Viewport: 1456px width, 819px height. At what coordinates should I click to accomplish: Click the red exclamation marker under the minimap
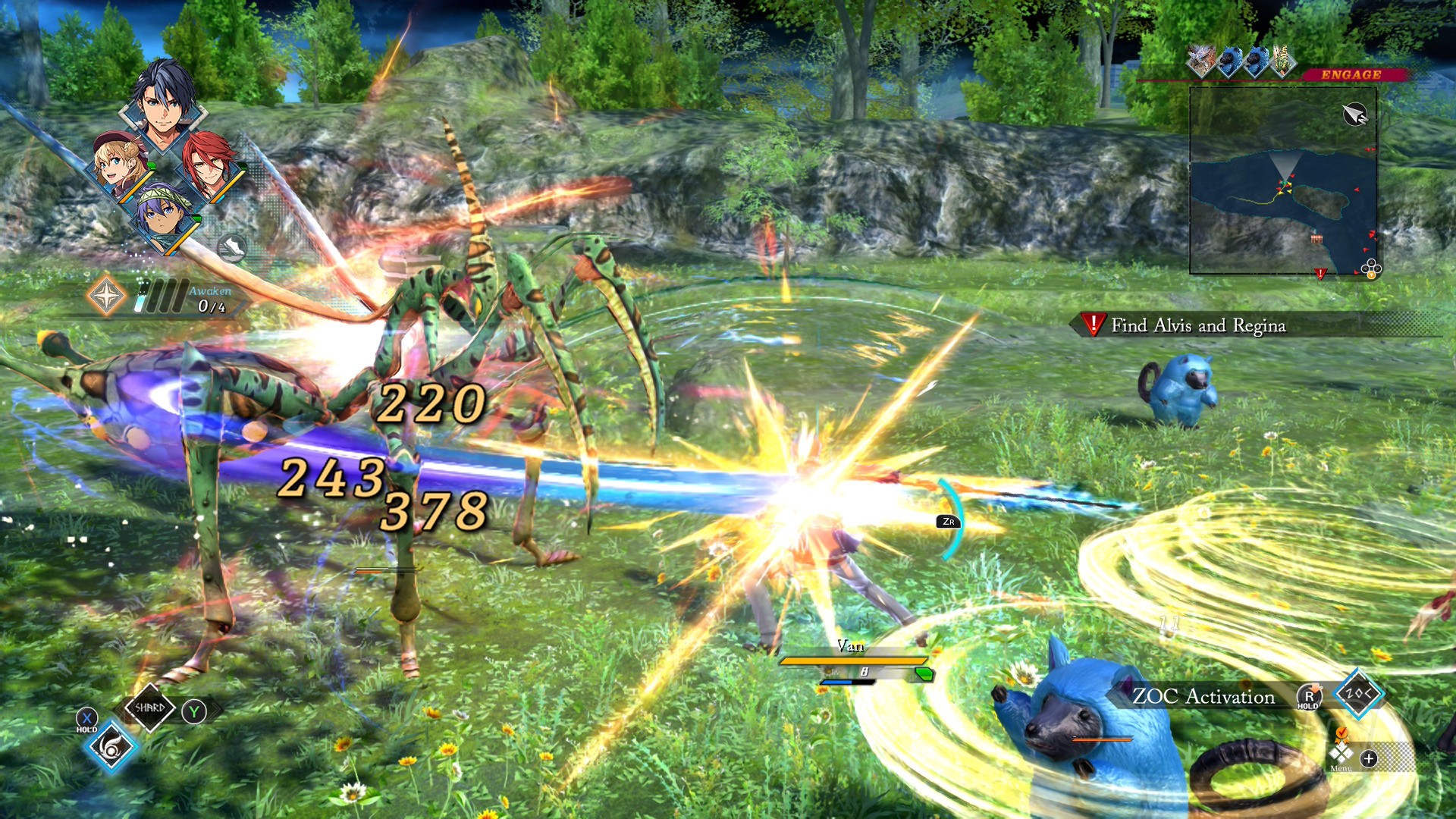1320,274
